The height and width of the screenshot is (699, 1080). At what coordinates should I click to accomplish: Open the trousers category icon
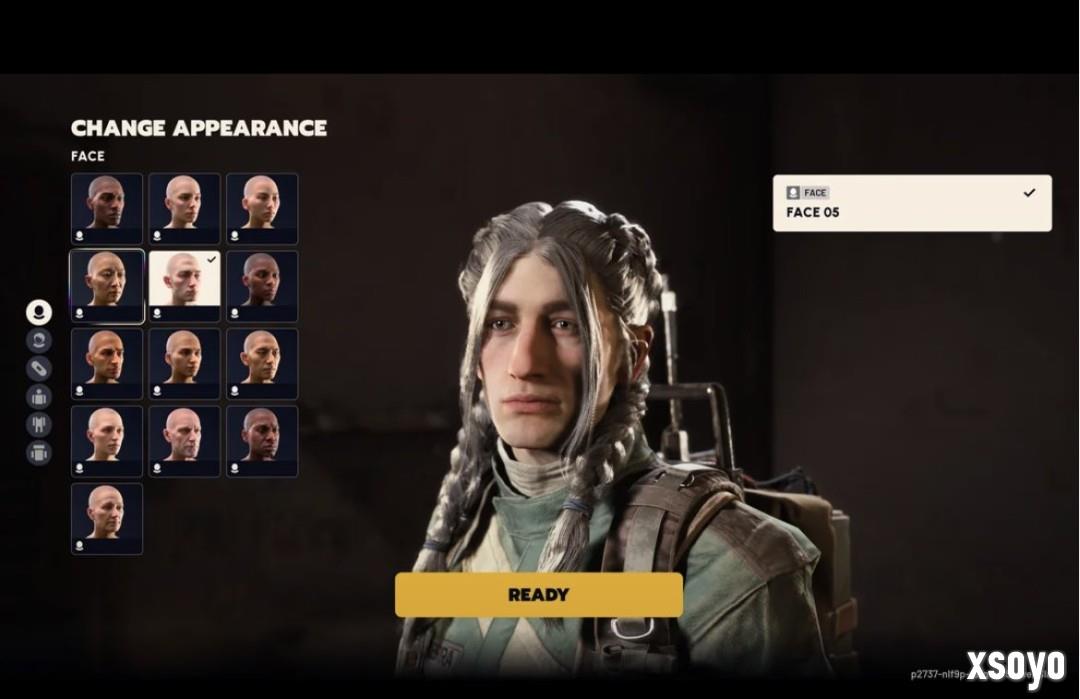click(39, 424)
